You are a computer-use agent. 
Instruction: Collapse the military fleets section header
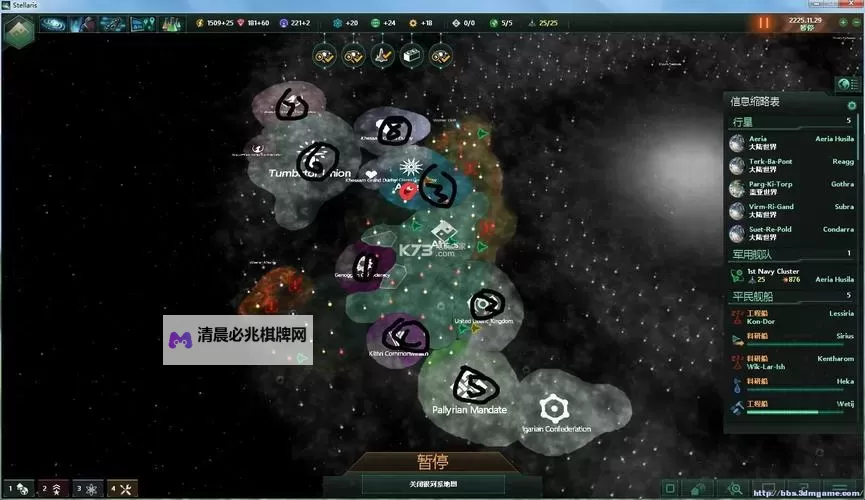[790, 254]
